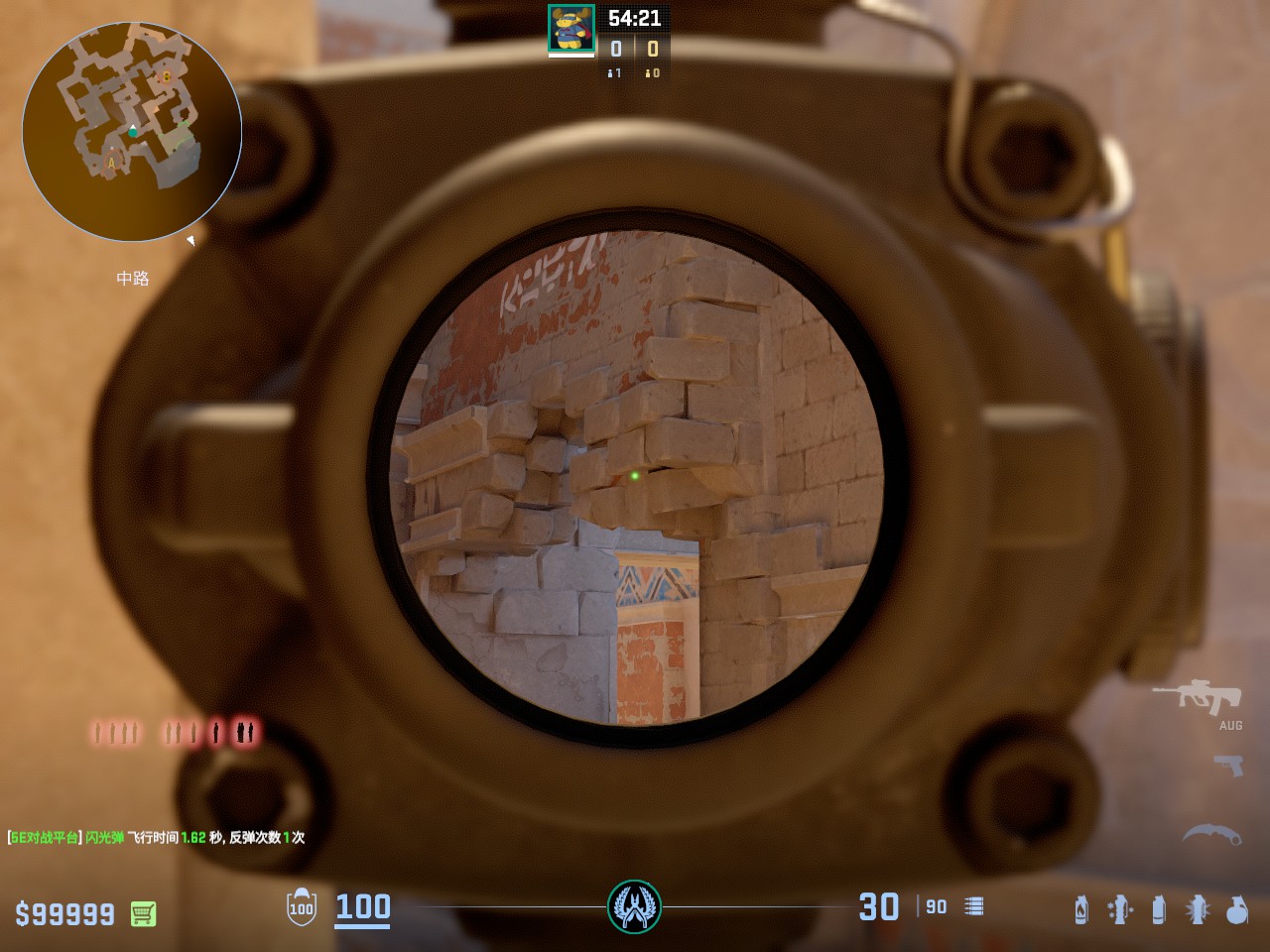Click the armor shield icon
Screen dimensions: 1270x952
(x=302, y=907)
